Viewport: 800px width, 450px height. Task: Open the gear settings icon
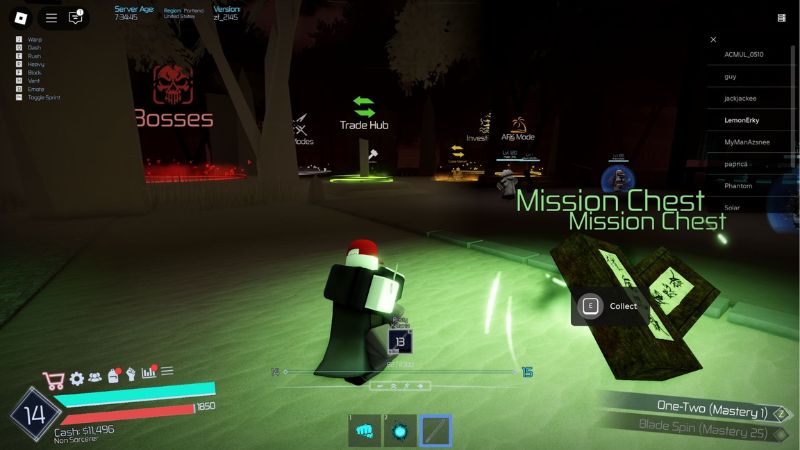click(77, 379)
